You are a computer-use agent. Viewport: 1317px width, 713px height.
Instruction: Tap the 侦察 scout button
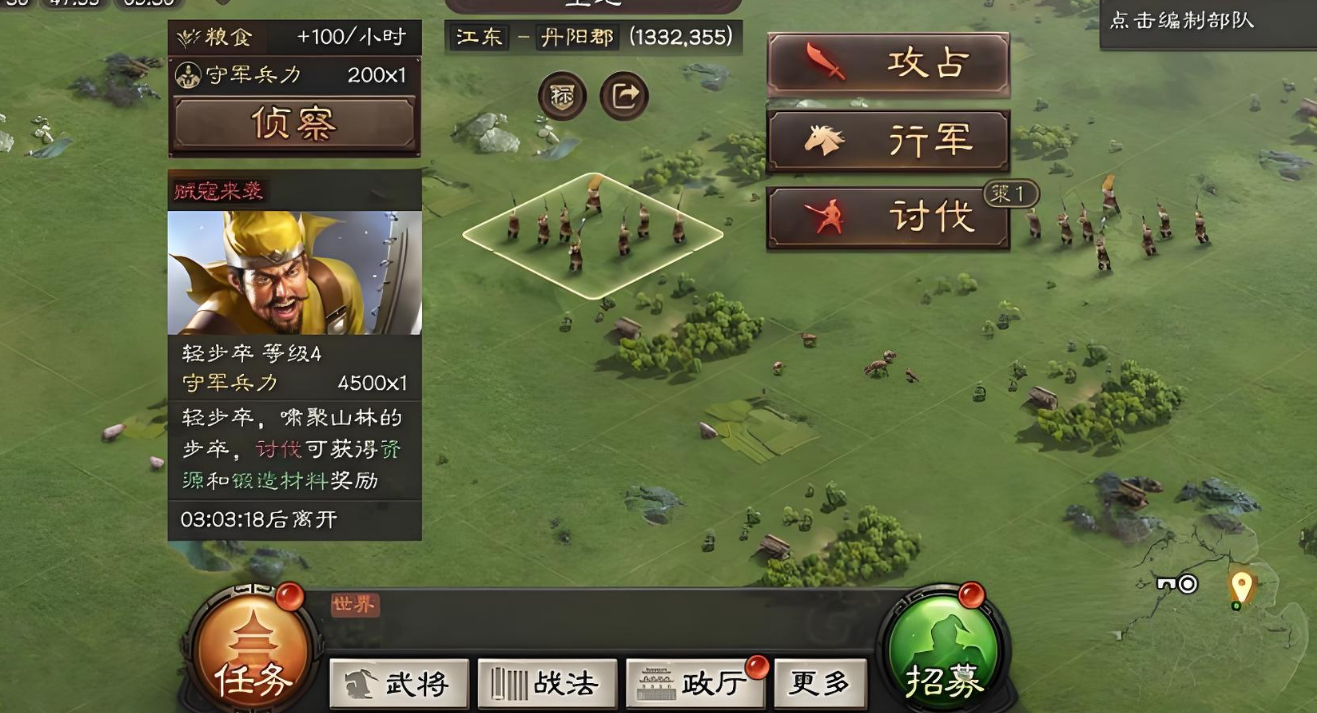coord(294,123)
